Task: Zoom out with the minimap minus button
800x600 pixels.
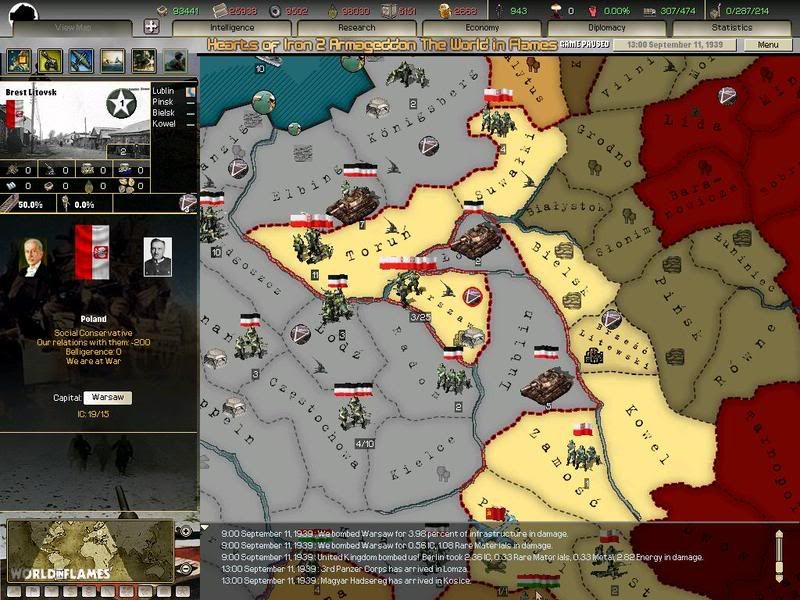Action: coord(183,568)
